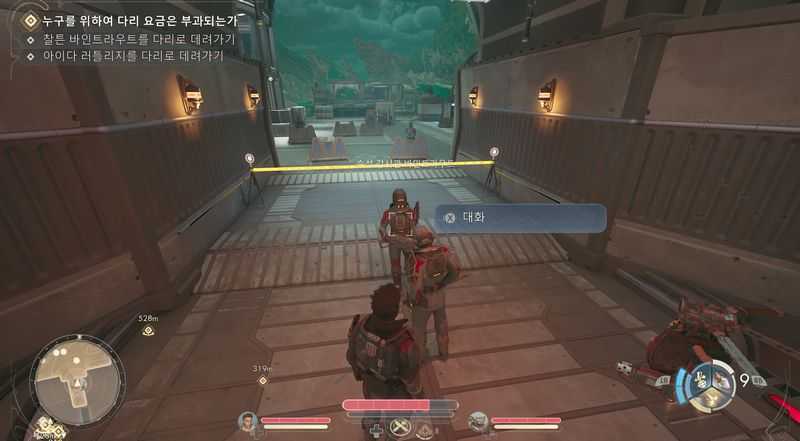The image size is (800, 441).
Task: Select the left companion portrait
Action: click(x=248, y=422)
